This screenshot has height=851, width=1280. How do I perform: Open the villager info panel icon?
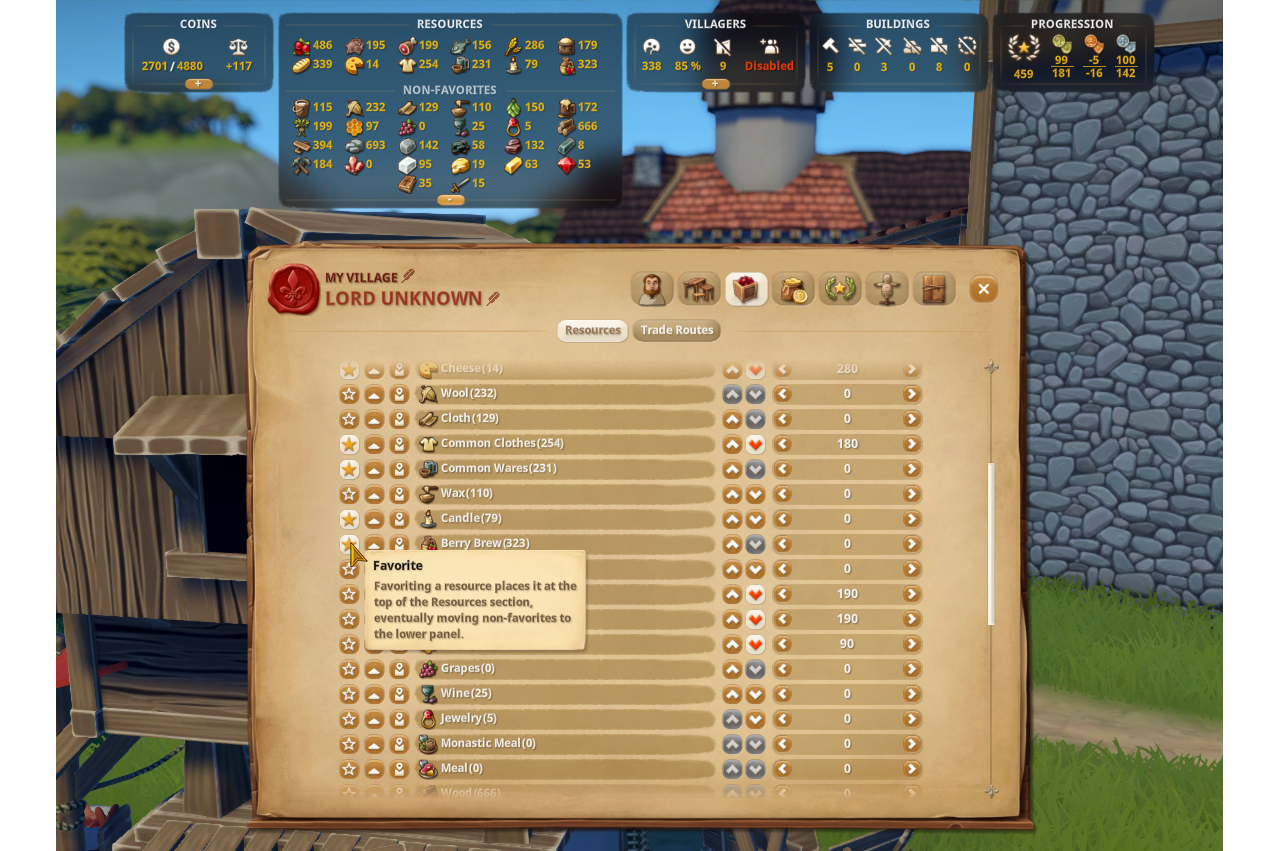652,288
